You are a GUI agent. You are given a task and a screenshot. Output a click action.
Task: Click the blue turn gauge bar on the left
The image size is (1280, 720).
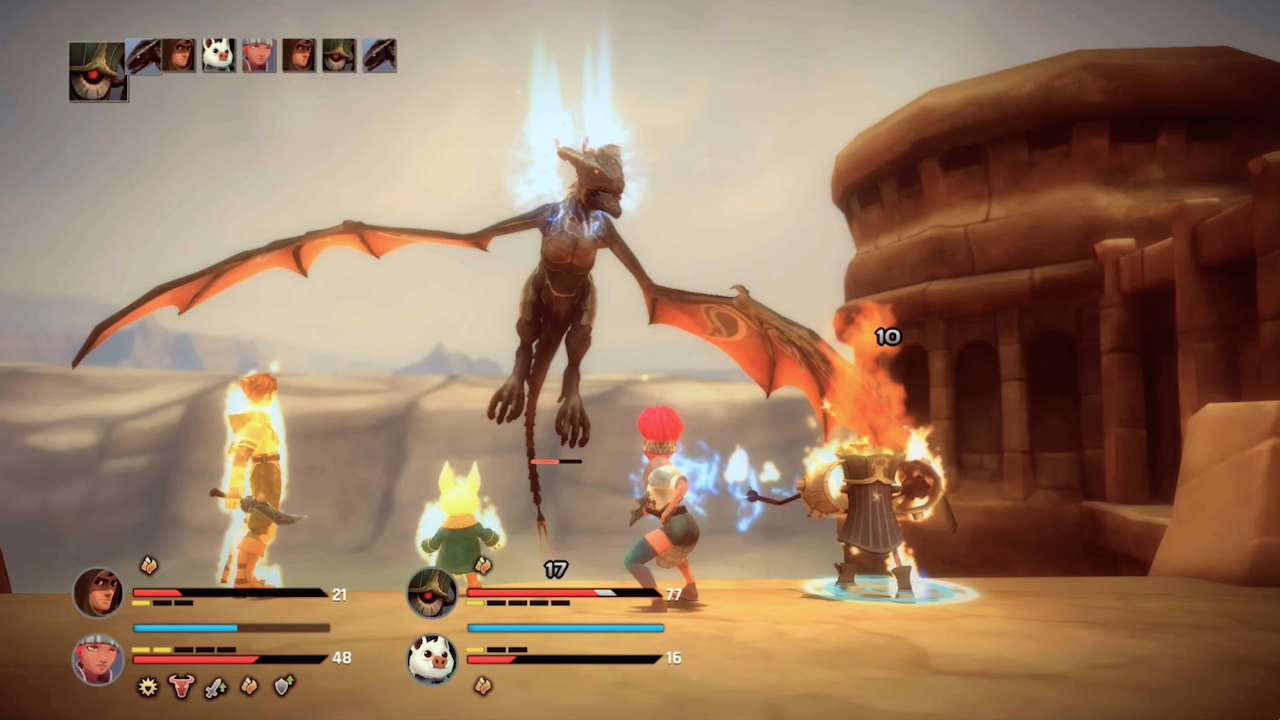point(230,628)
